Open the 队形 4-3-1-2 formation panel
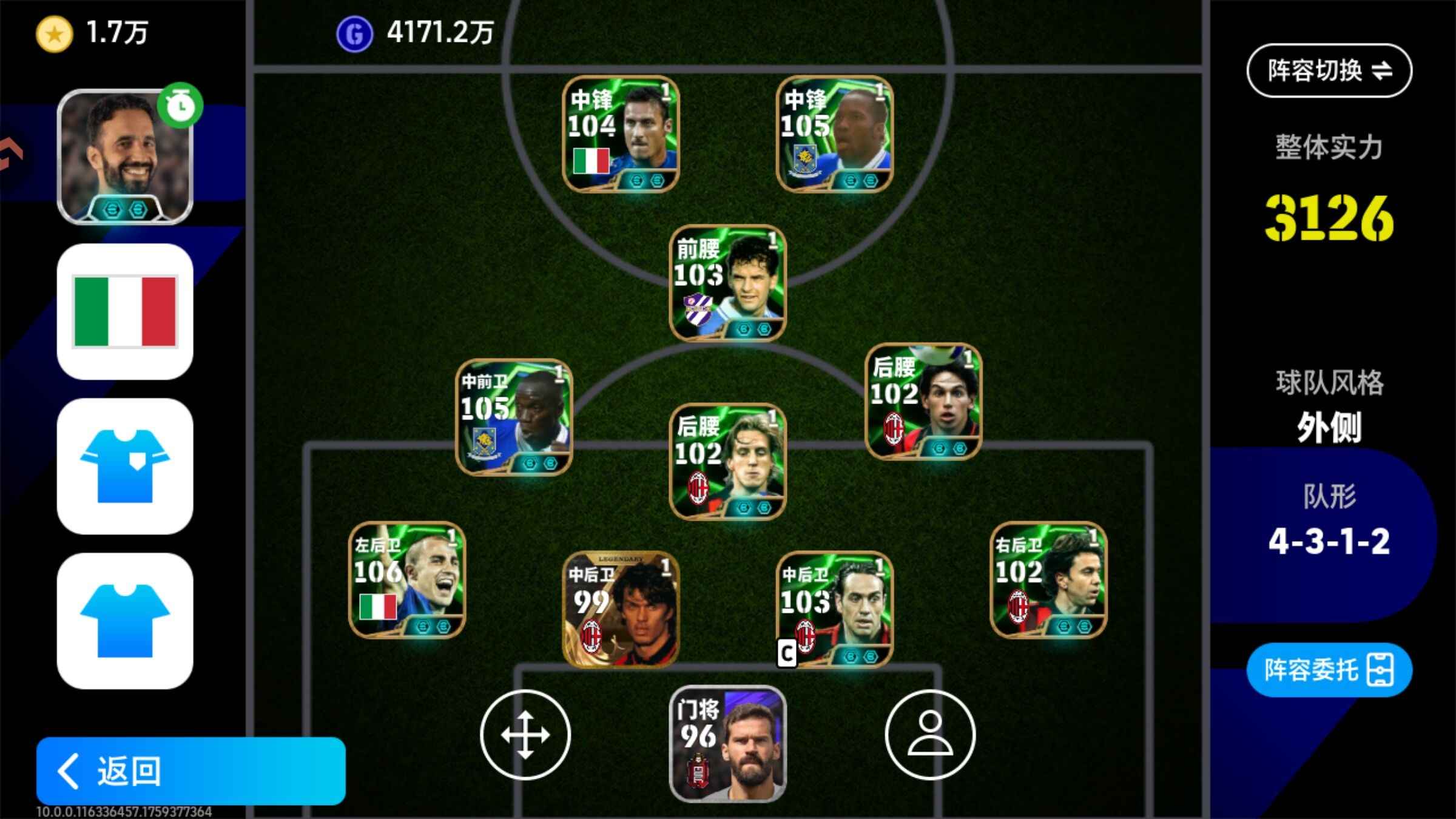Screen dimensions: 1456x819 [1329, 522]
